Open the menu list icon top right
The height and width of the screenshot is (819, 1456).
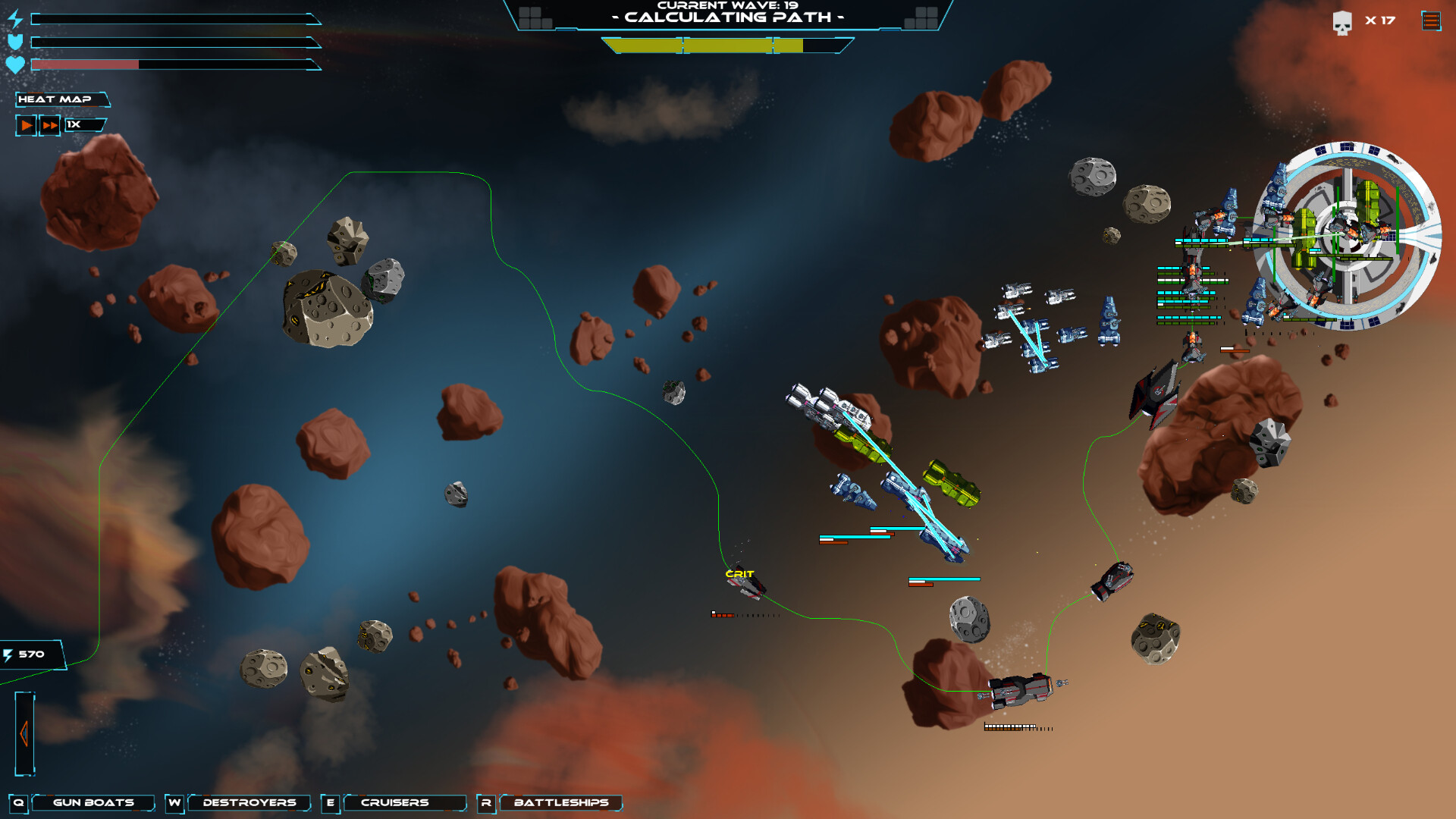1429,21
